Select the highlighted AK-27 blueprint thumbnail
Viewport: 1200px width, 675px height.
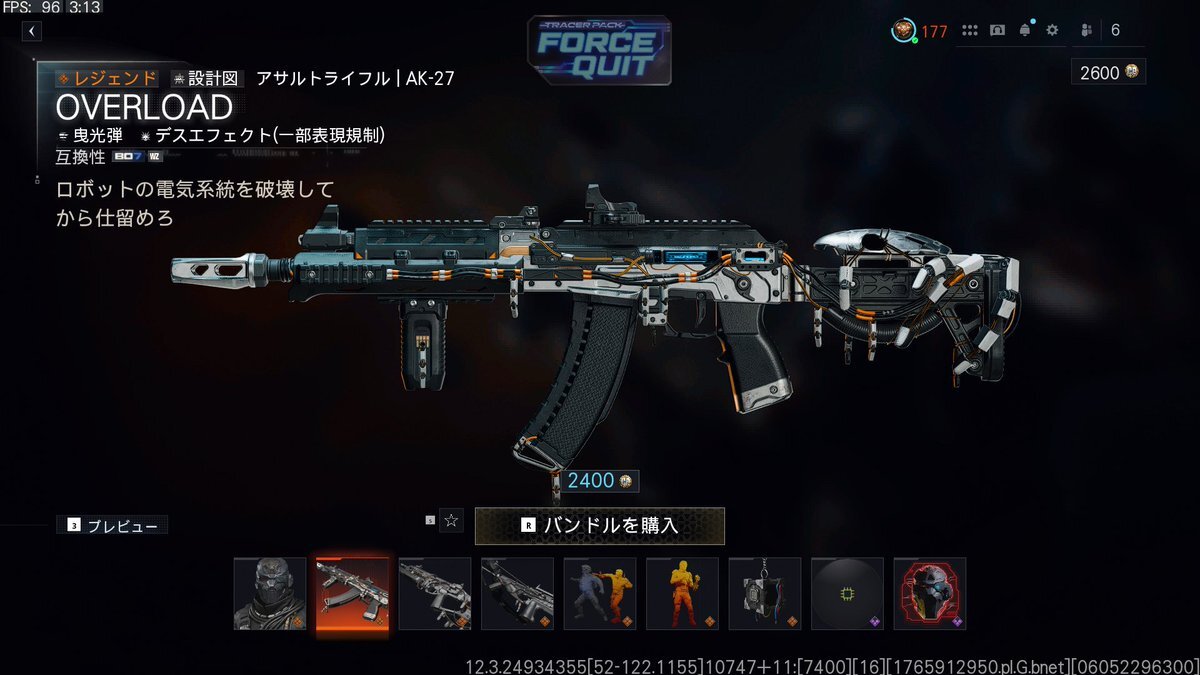pos(352,593)
